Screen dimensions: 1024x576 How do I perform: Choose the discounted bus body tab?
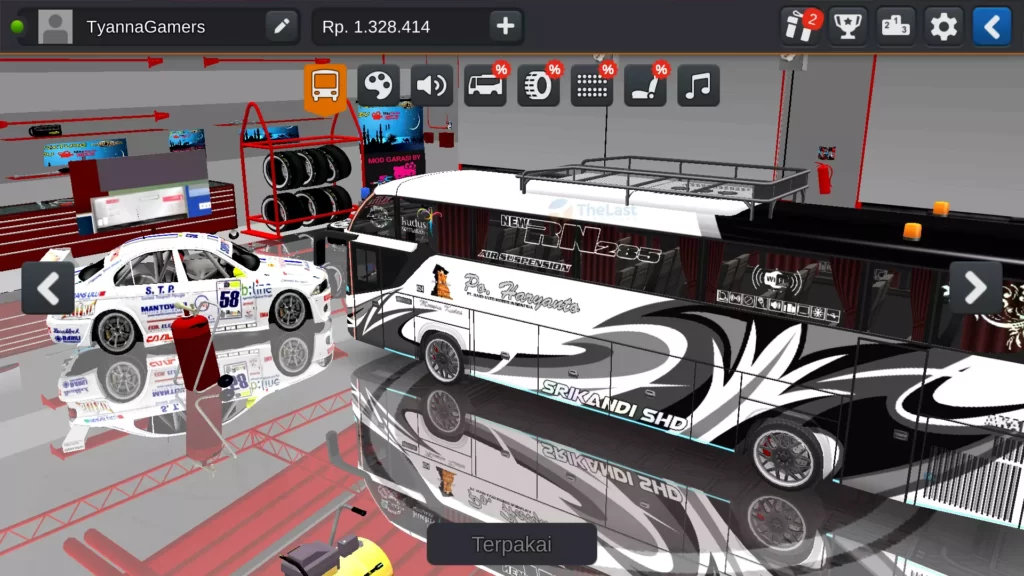point(486,86)
